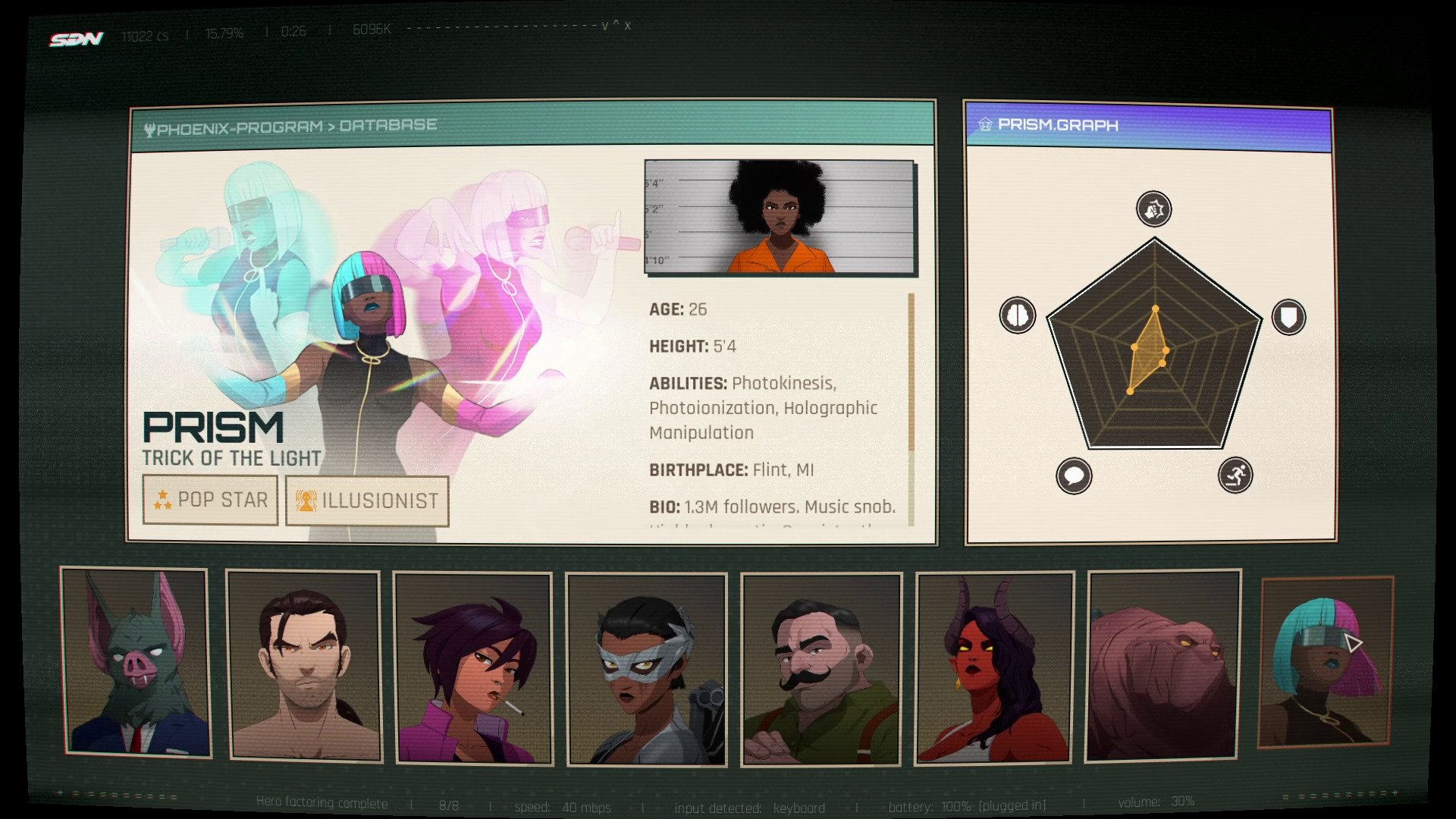This screenshot has width=1456, height=819.
Task: Click the ILLUSIONIST trait tag
Action: click(367, 500)
